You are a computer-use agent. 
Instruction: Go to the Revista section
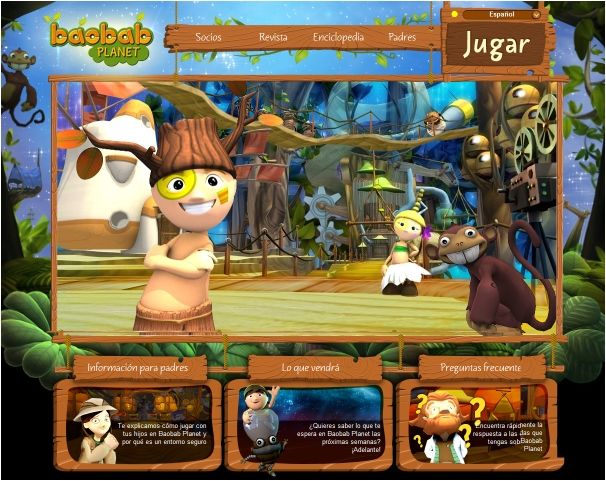pyautogui.click(x=273, y=37)
